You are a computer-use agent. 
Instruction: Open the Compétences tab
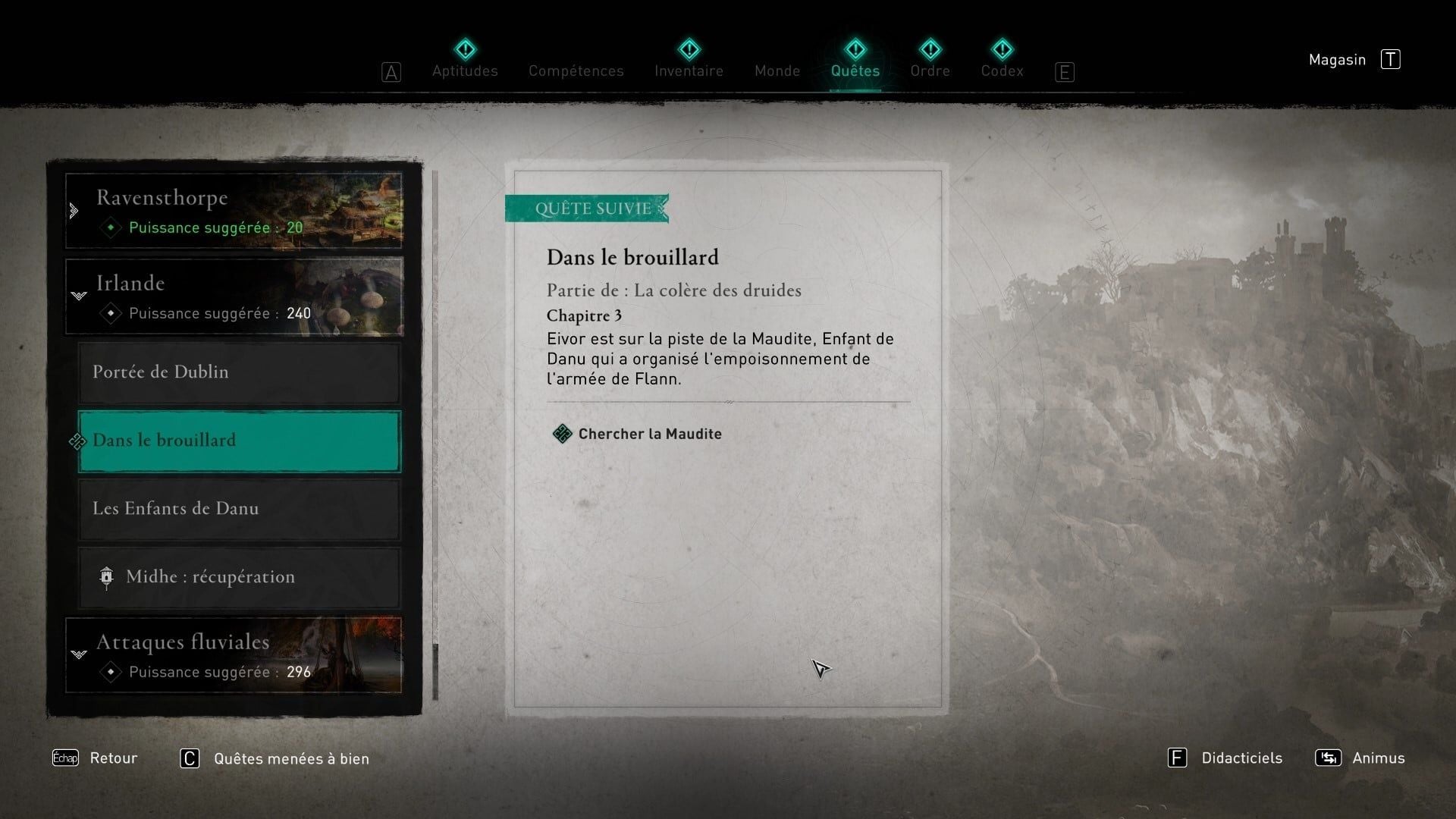(x=576, y=71)
